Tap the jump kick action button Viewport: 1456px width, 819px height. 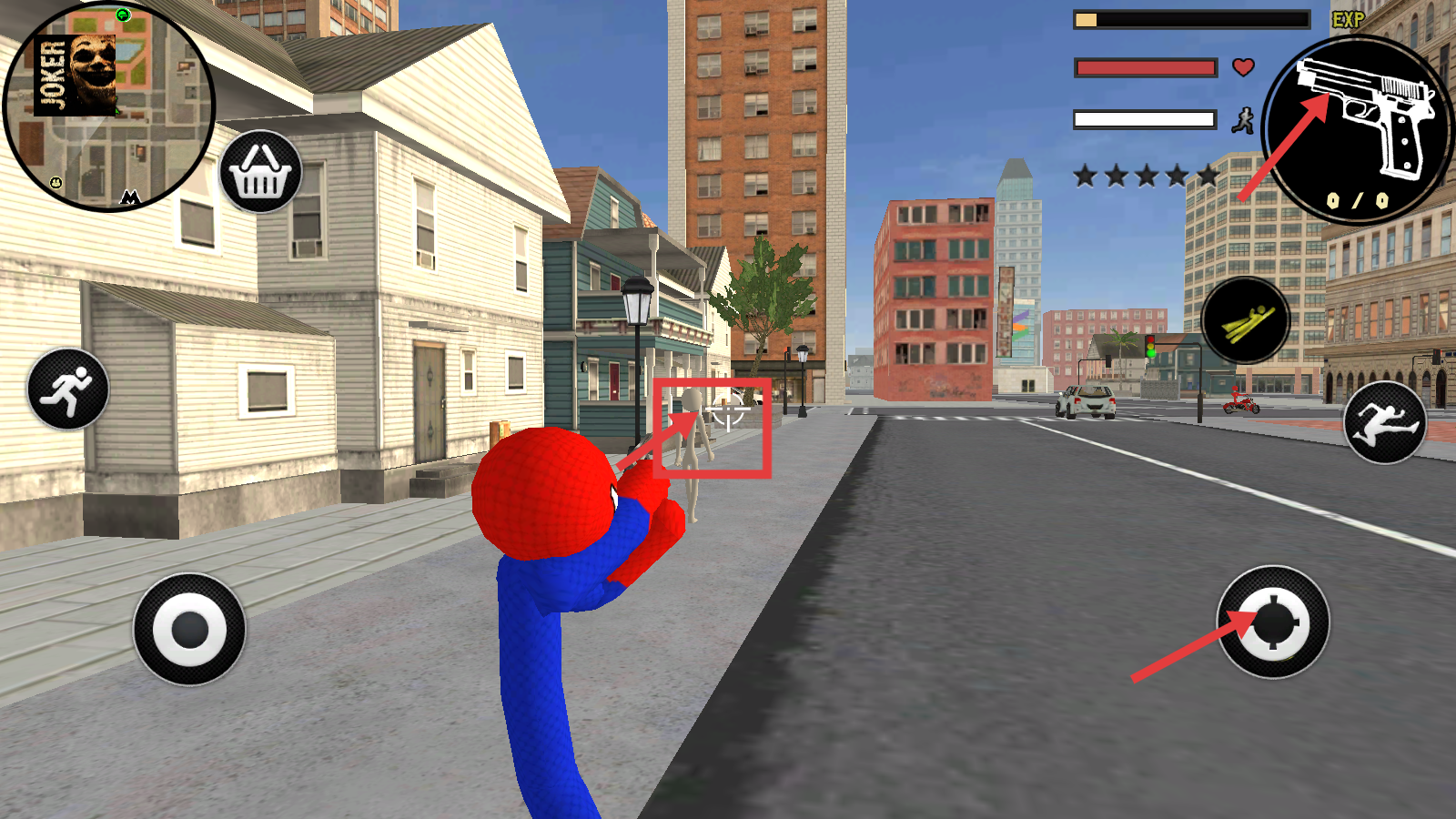coord(1385,422)
